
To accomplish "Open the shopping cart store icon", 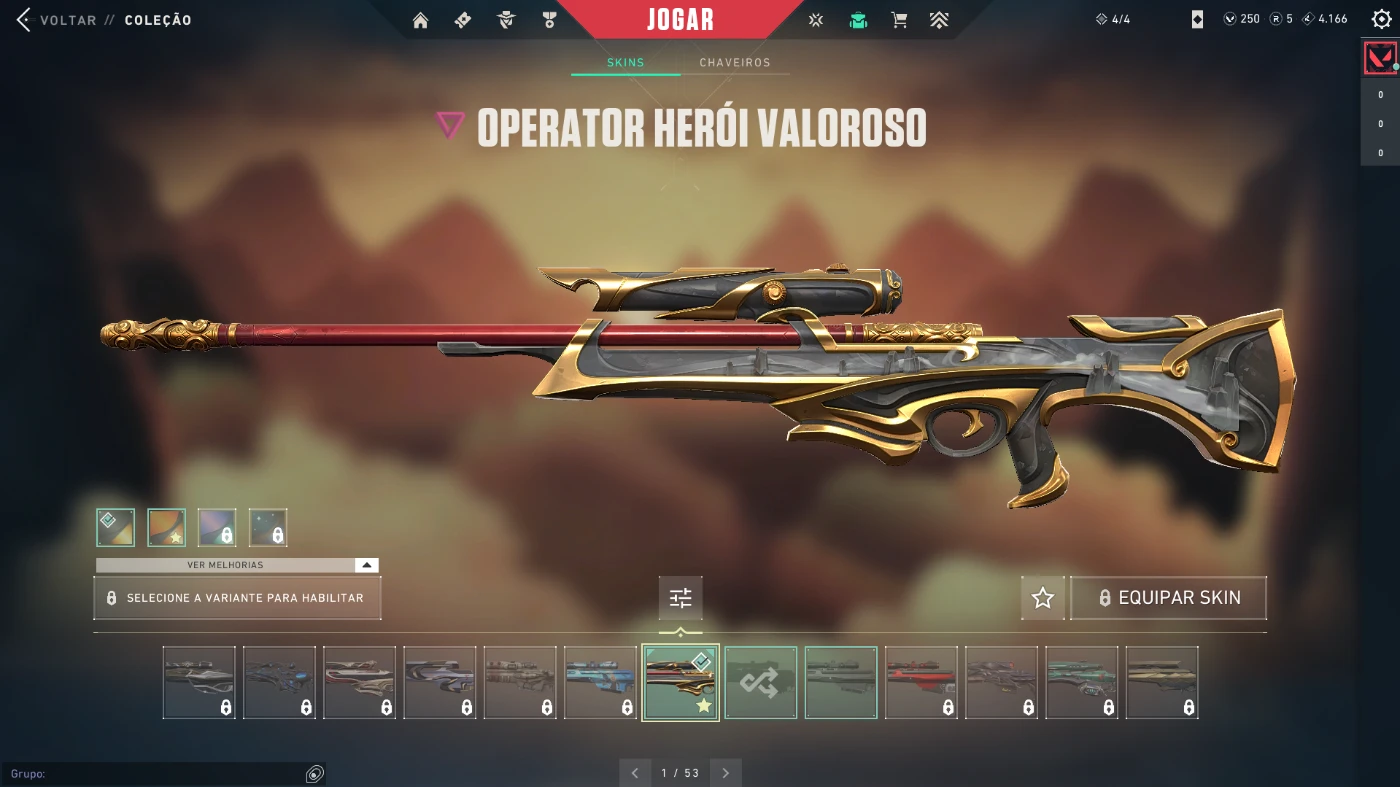I will pyautogui.click(x=899, y=20).
